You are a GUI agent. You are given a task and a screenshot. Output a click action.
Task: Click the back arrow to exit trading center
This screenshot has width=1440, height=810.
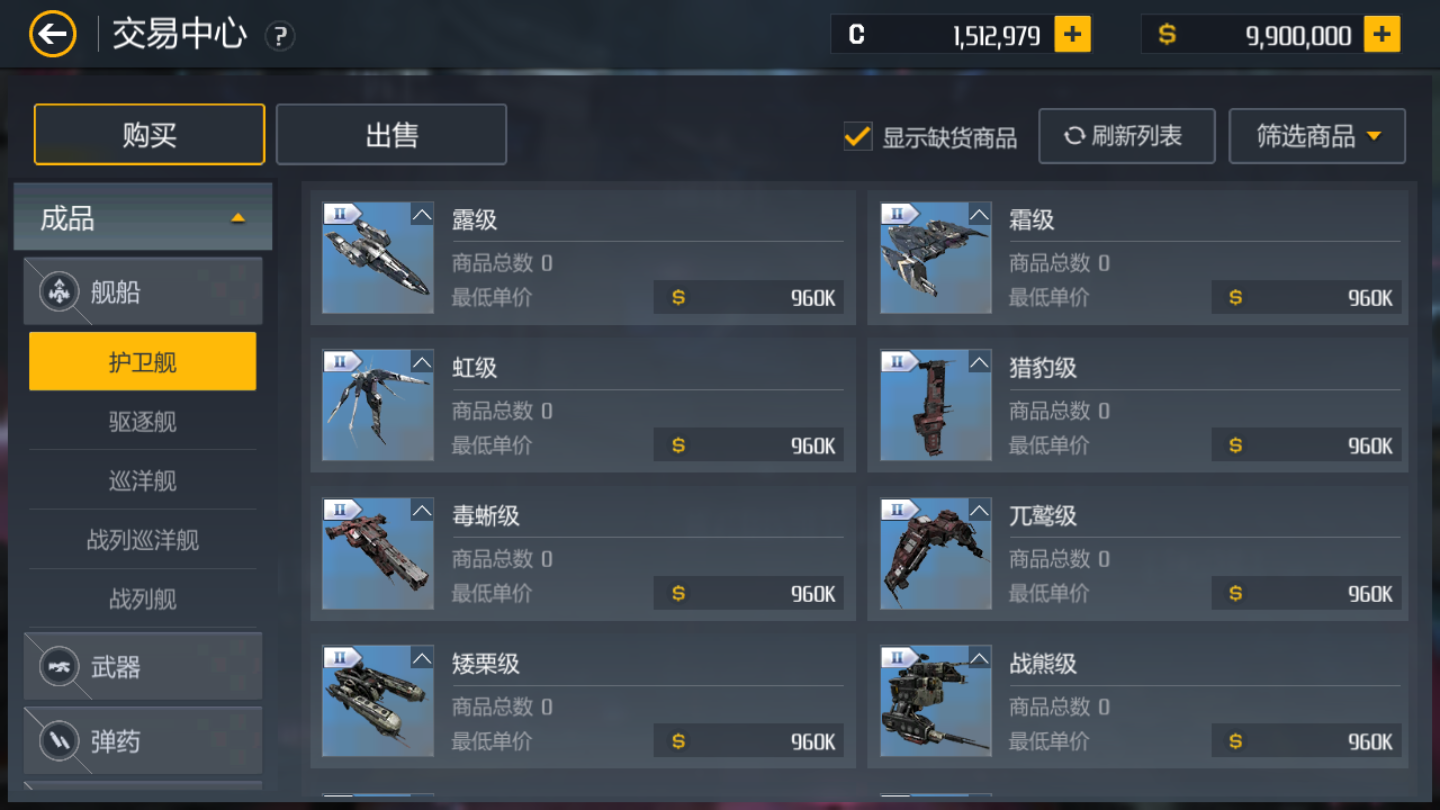52,33
